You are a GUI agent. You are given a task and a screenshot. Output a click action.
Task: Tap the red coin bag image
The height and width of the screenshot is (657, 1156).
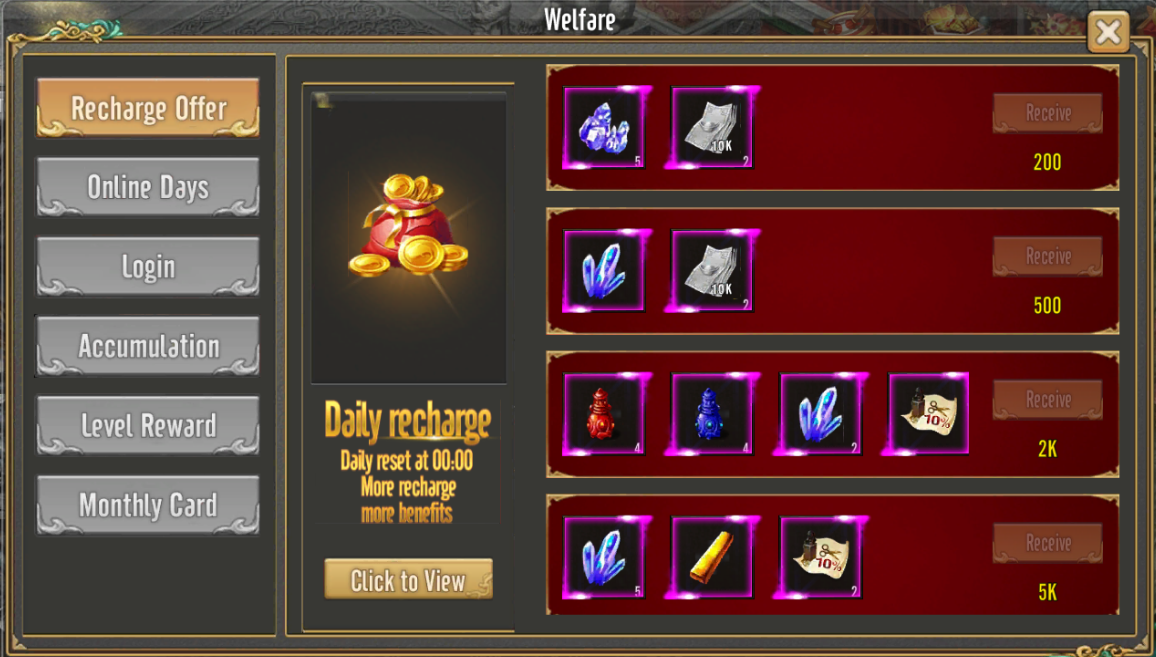tap(408, 227)
